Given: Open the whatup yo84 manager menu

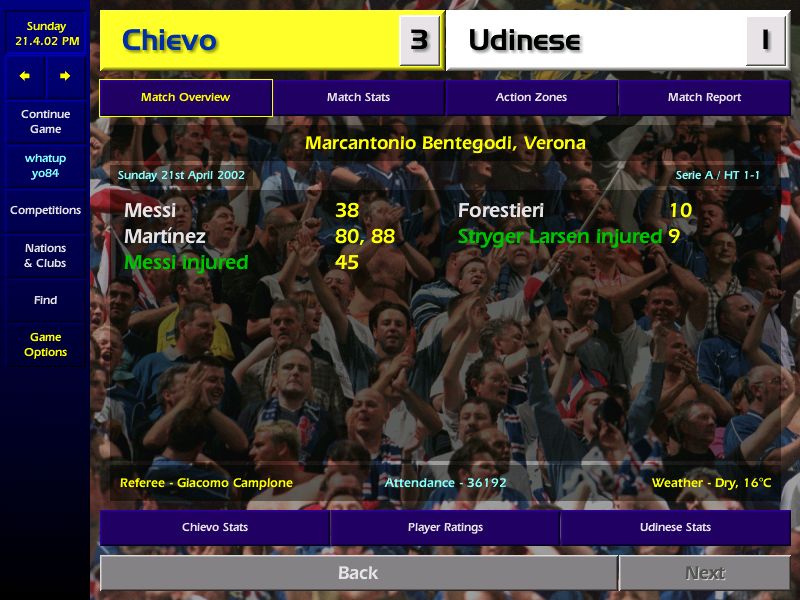Looking at the screenshot, I should 45,166.
